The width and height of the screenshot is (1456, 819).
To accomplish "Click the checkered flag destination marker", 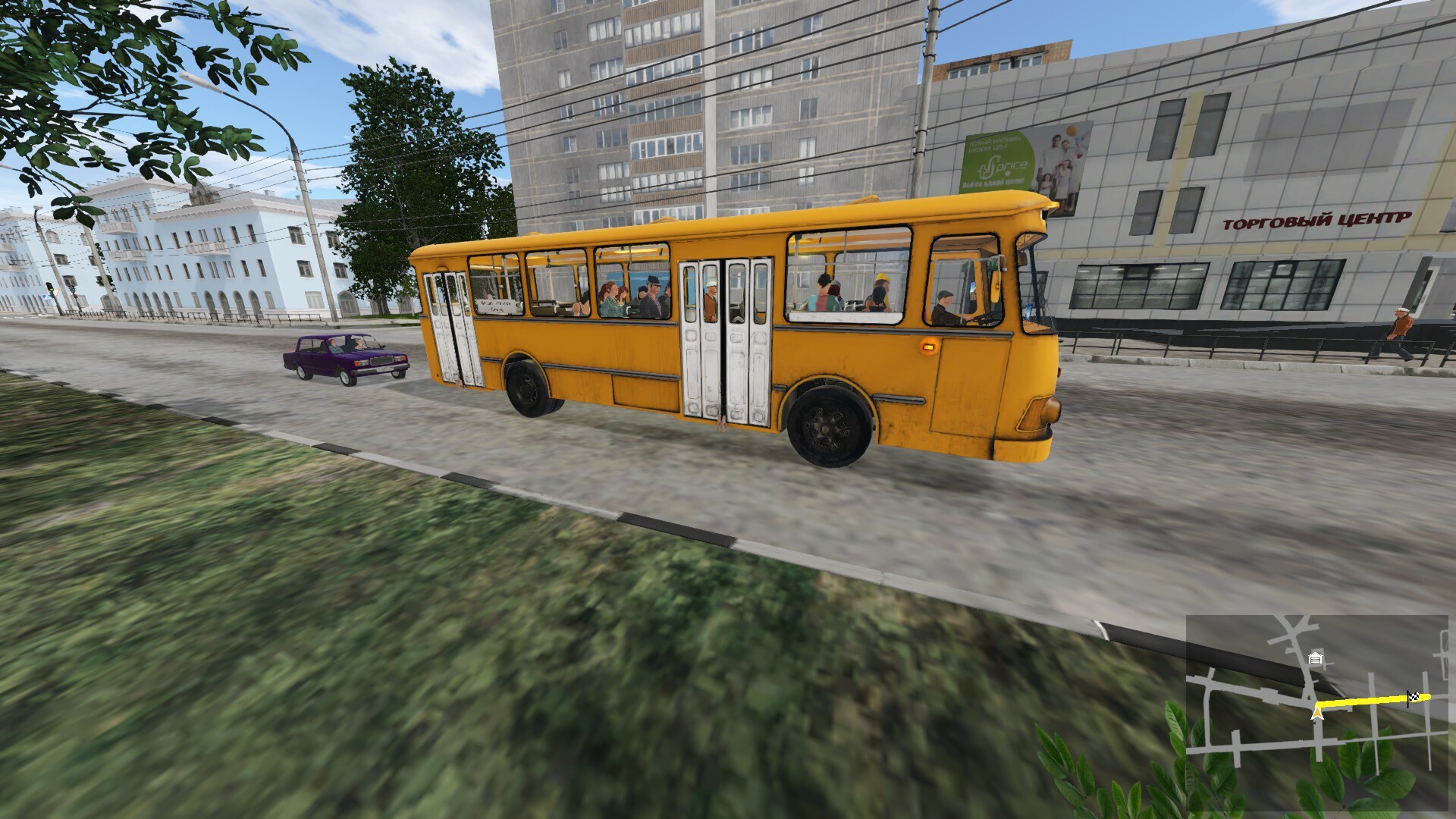I will click(1414, 696).
